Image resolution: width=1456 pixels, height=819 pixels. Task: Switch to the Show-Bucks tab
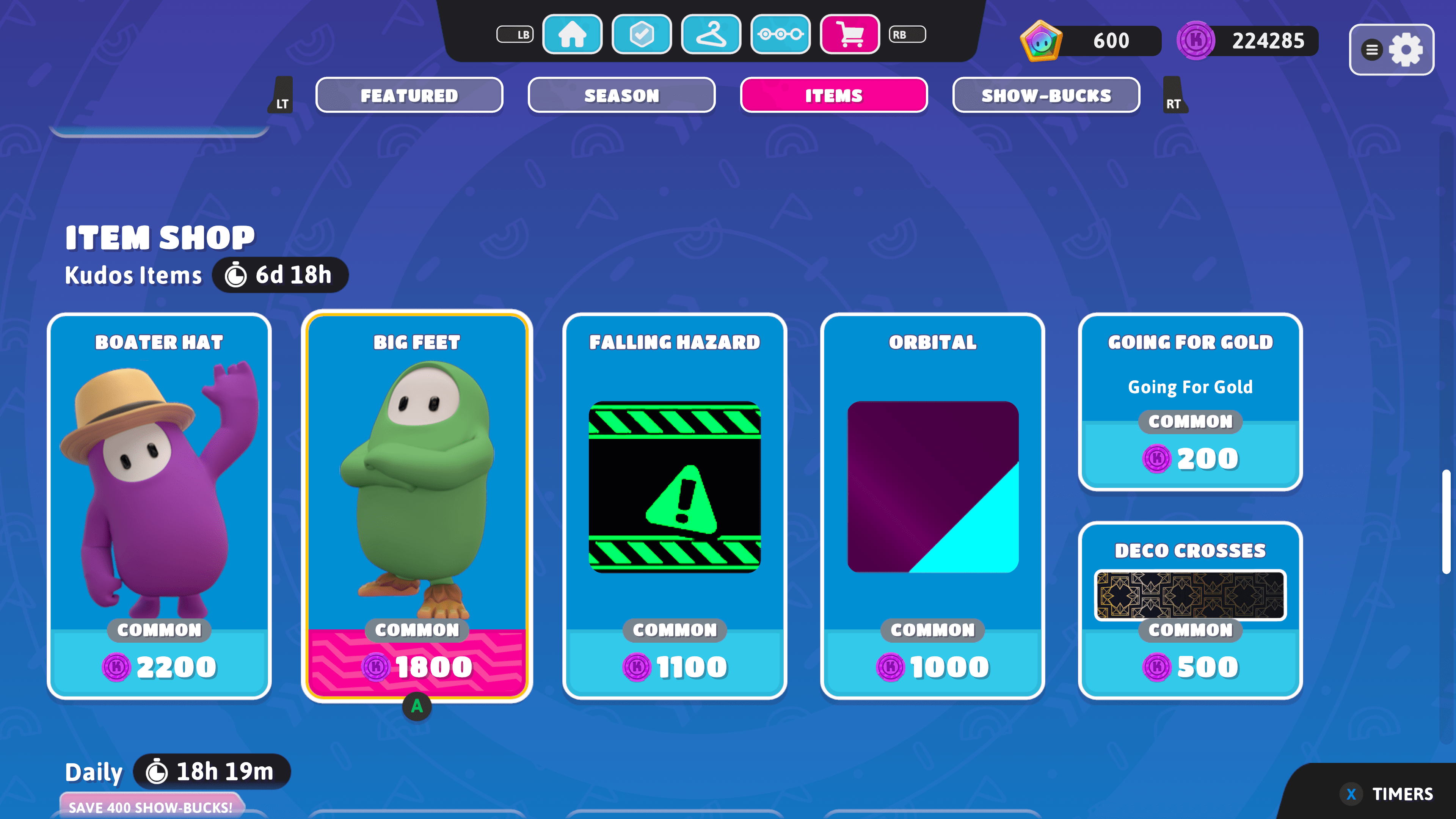(1045, 95)
